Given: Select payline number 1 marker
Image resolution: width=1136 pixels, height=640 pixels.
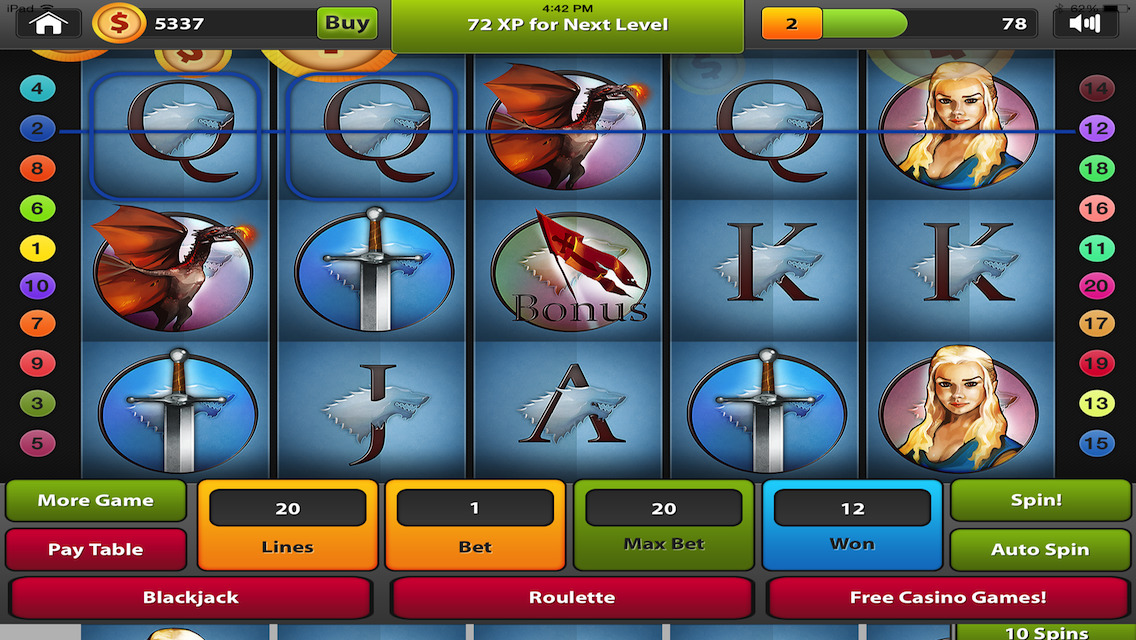Looking at the screenshot, I should [37, 247].
